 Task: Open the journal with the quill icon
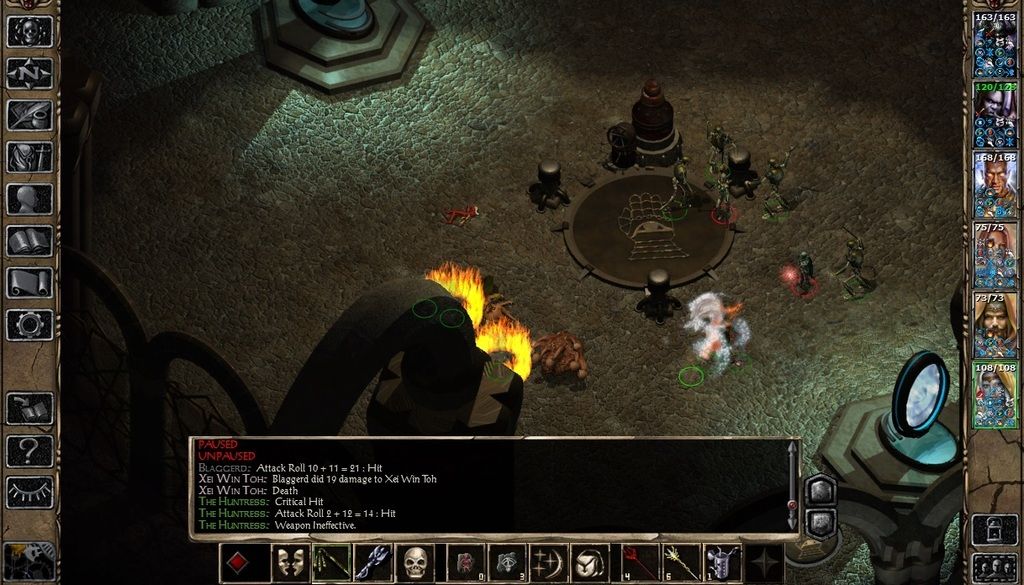click(x=29, y=115)
